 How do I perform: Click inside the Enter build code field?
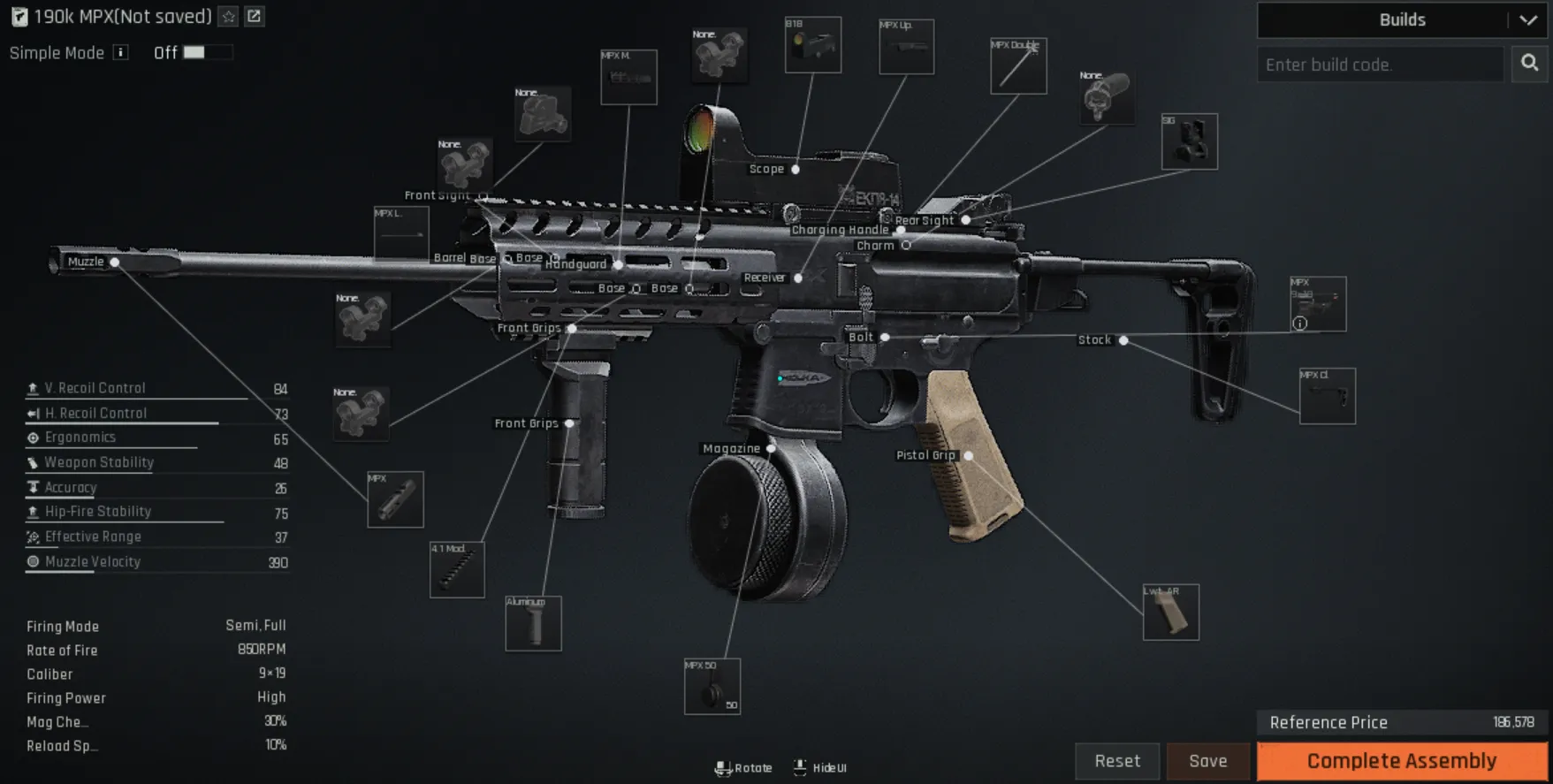[x=1379, y=64]
